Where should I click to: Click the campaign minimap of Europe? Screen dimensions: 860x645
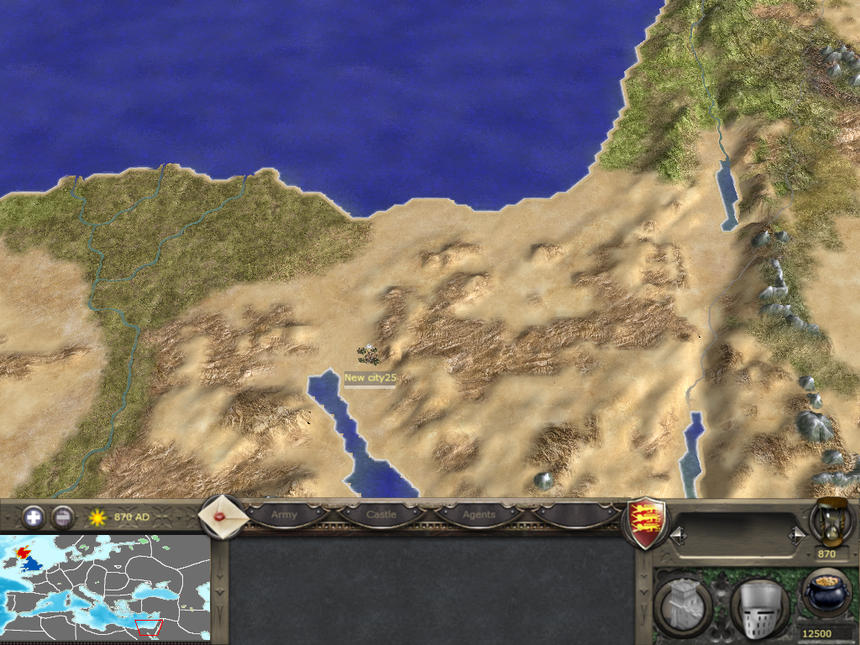[105, 588]
